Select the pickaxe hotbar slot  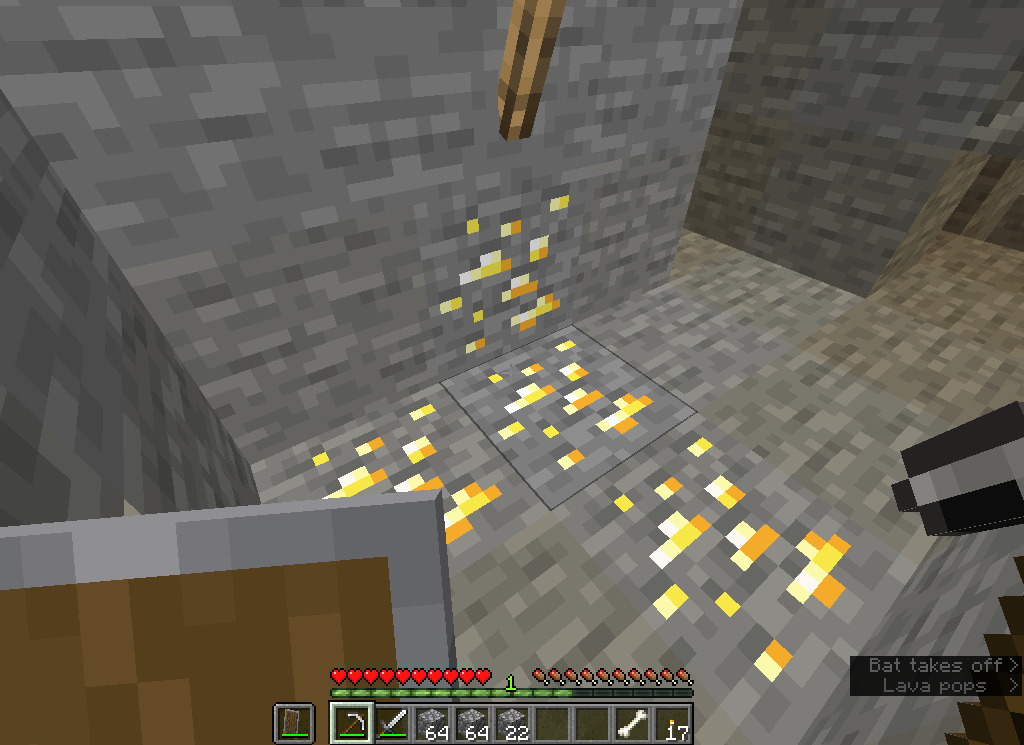350,721
